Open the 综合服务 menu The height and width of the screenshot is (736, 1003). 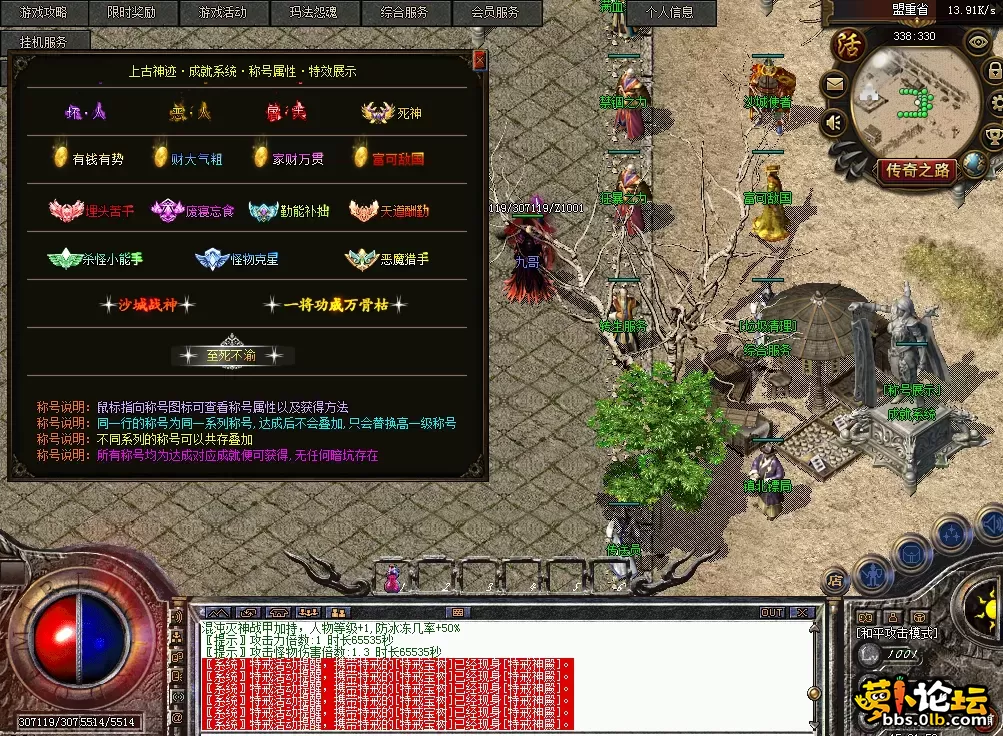(404, 13)
